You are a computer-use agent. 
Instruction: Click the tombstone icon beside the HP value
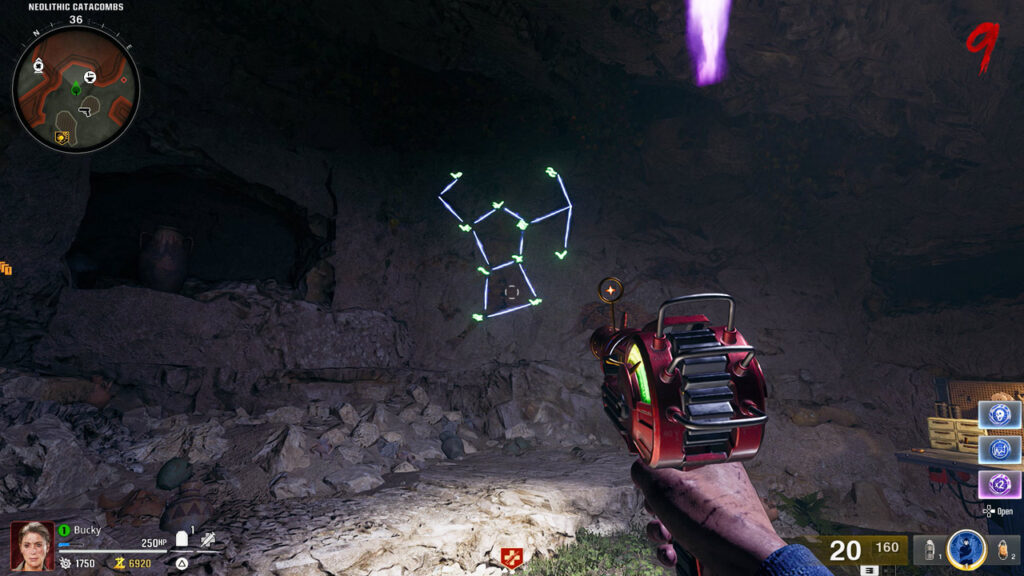[181, 539]
